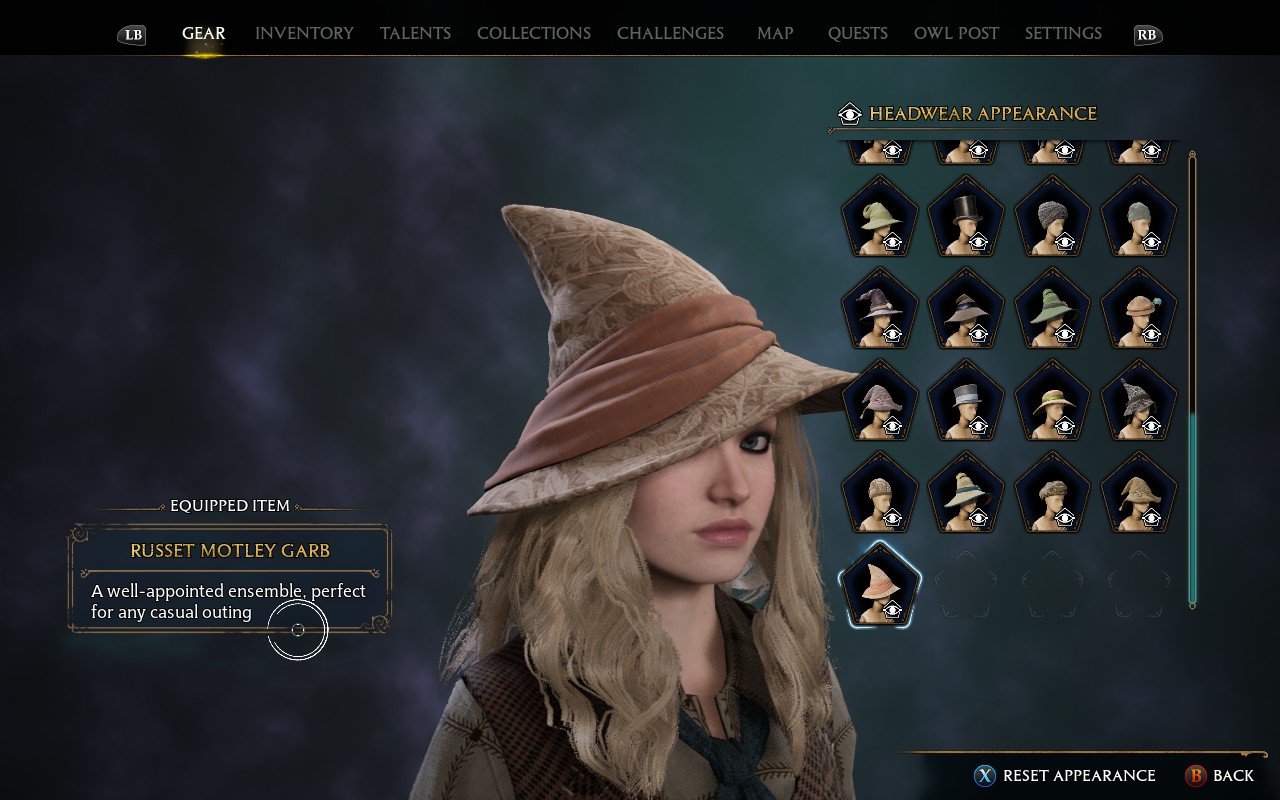The image size is (1280, 800).
Task: Choose the dark speckled pointed hat
Action: pyautogui.click(x=1138, y=402)
